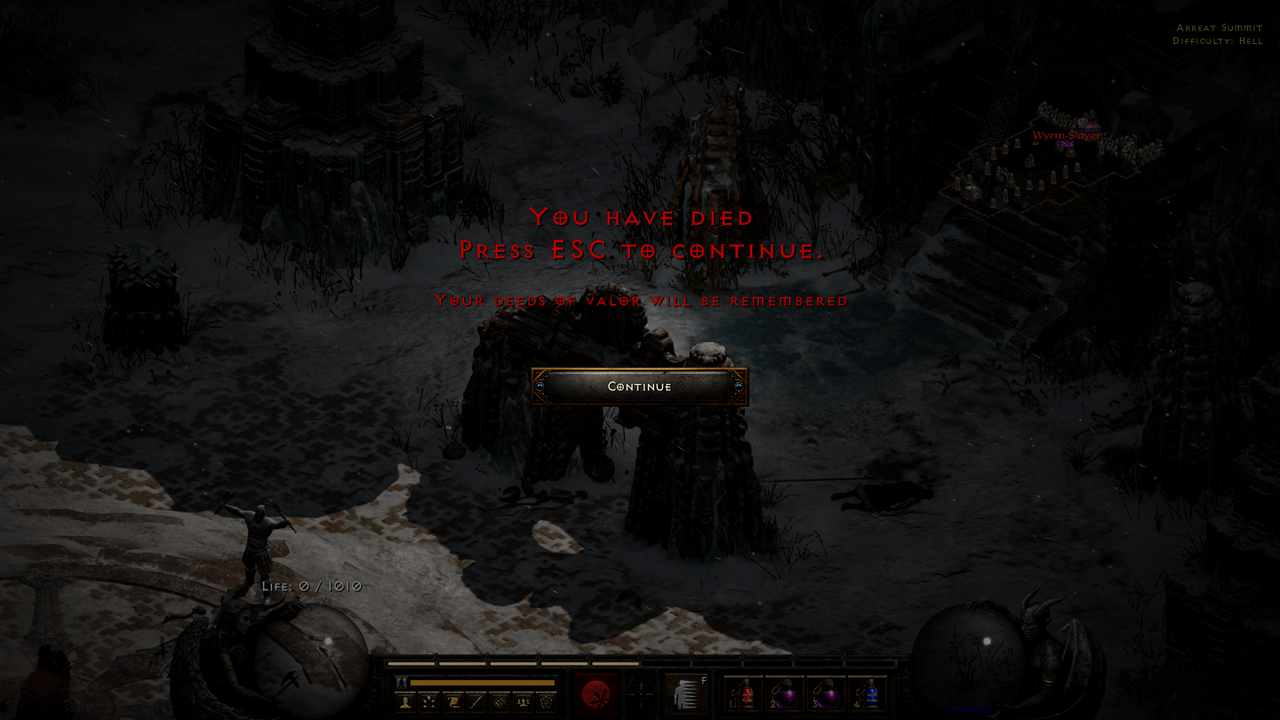This screenshot has width=1280, height=720.
Task: Open the party screen people icon
Action: tap(521, 700)
